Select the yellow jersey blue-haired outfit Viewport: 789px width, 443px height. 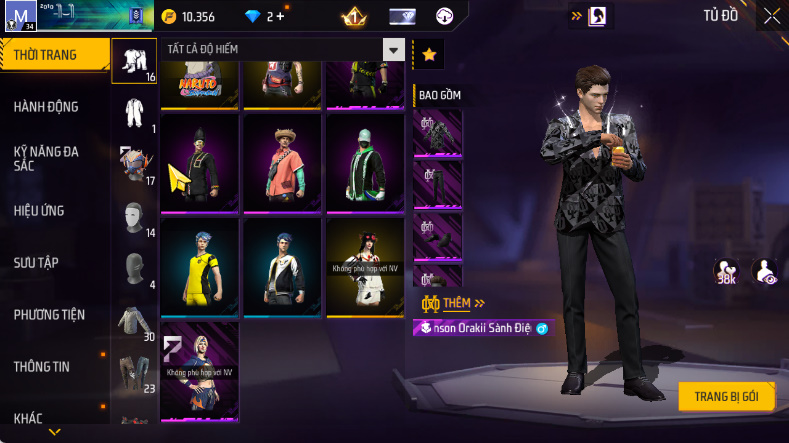click(x=200, y=262)
